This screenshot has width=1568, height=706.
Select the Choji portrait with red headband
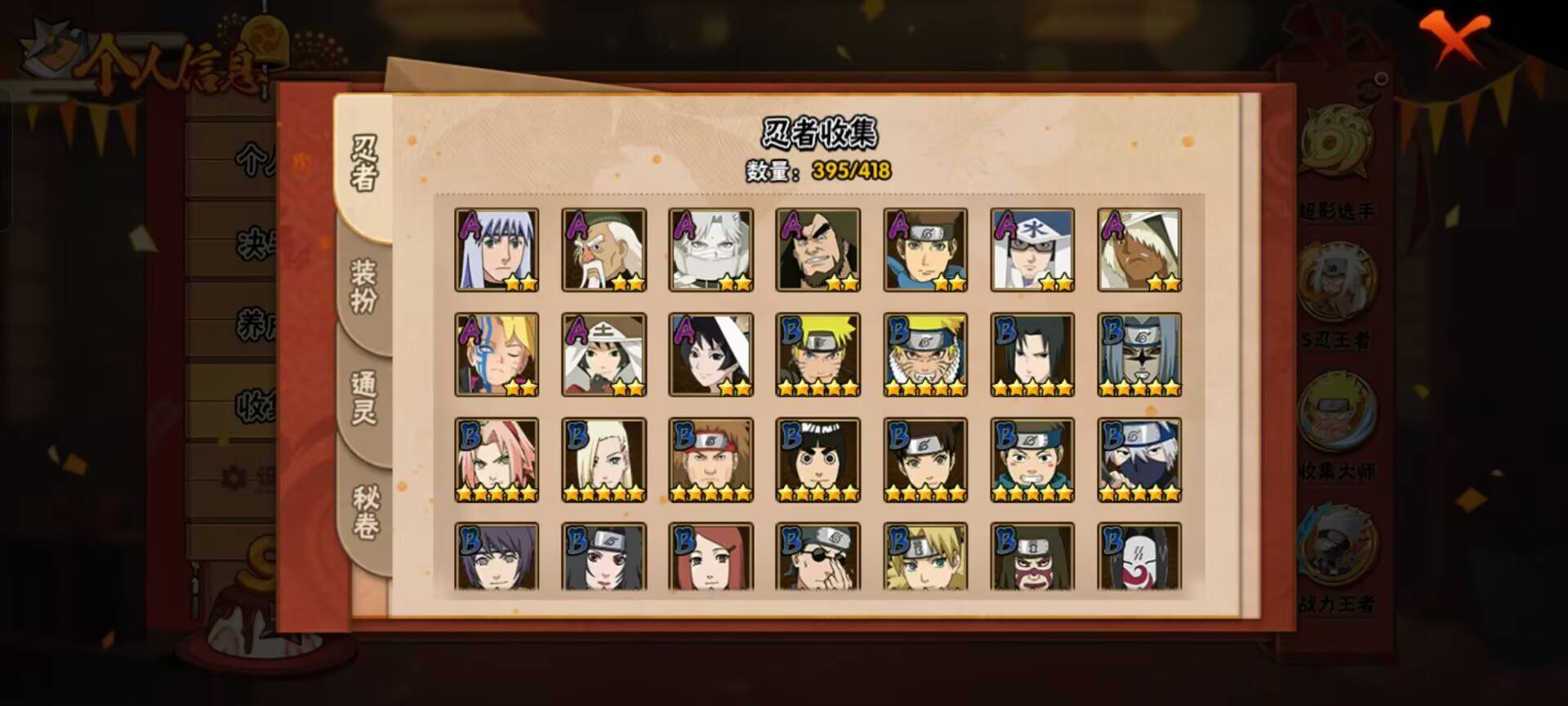[710, 459]
